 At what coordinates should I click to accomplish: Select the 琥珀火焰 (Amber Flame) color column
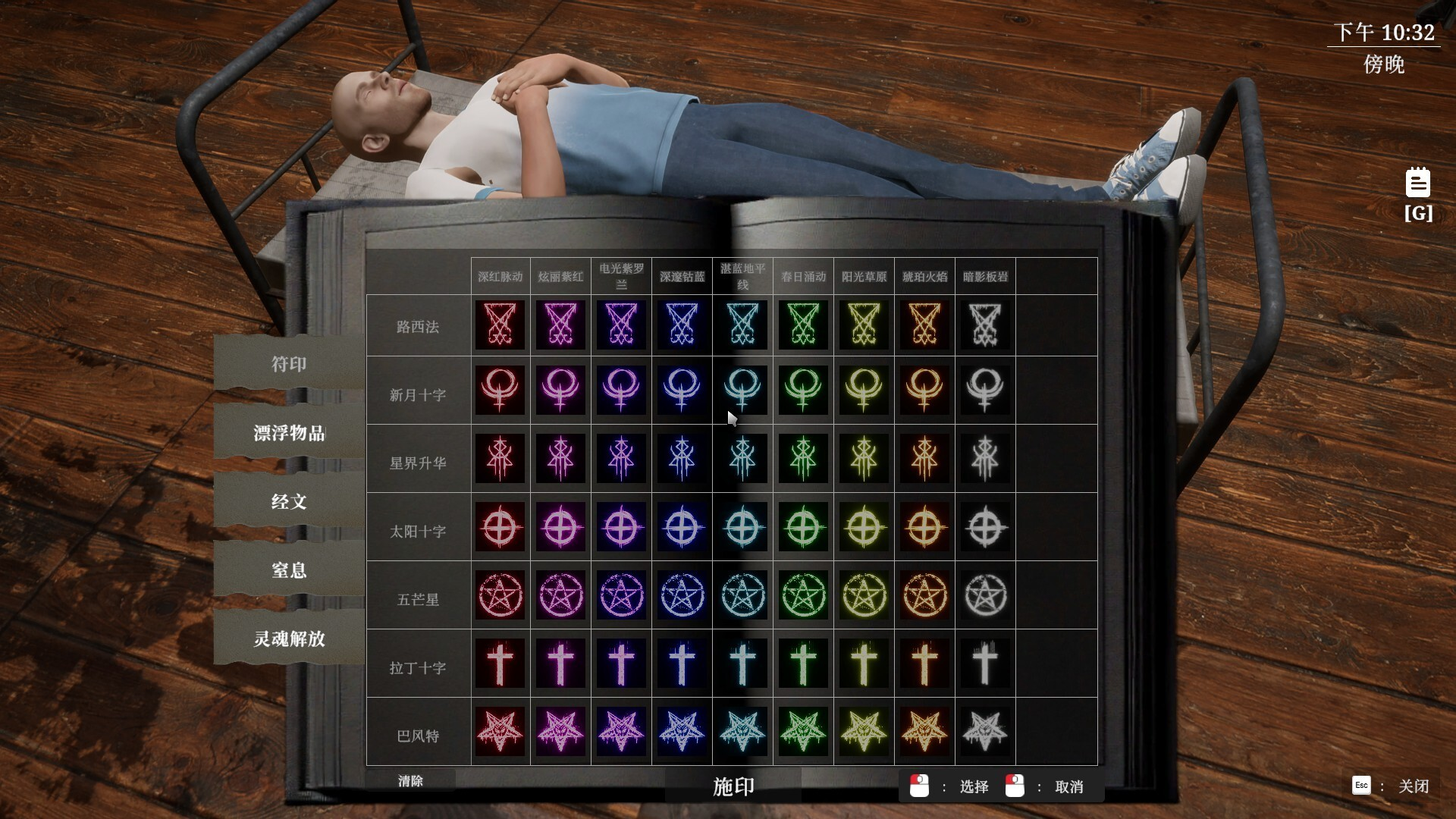pyautogui.click(x=924, y=276)
